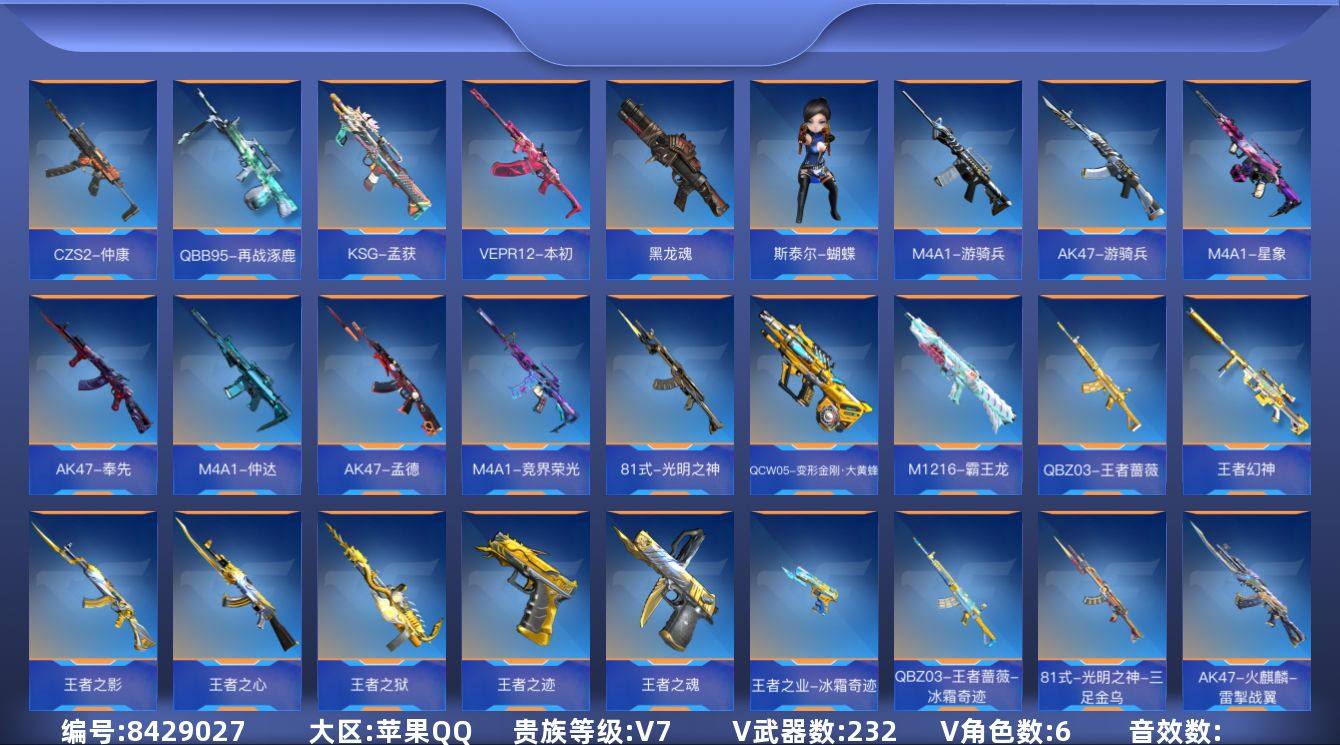Open the M4A1-竞界荣光 thumbnail

[524, 385]
